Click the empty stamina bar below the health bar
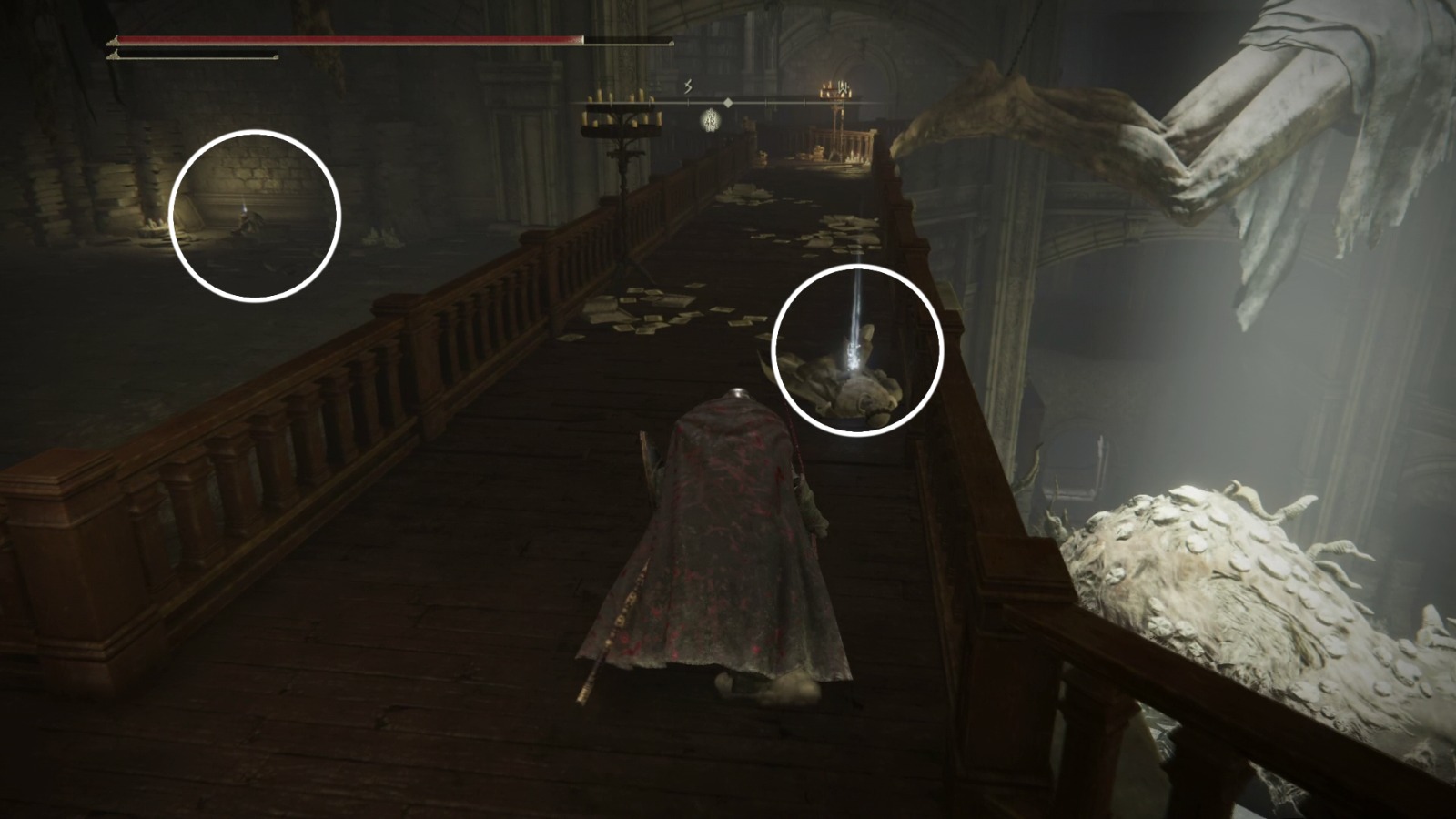 click(191, 56)
